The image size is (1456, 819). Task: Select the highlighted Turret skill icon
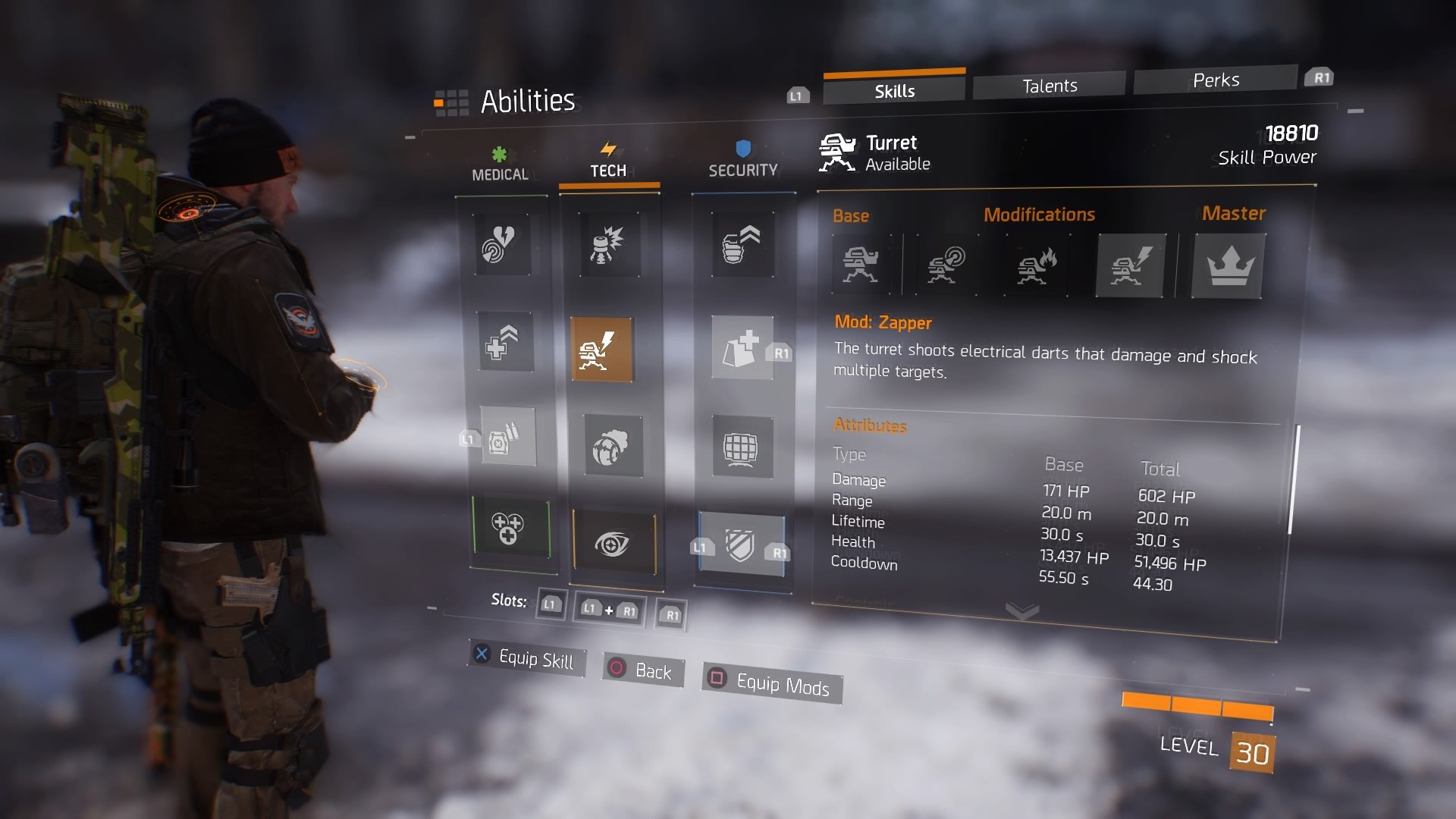[x=601, y=350]
